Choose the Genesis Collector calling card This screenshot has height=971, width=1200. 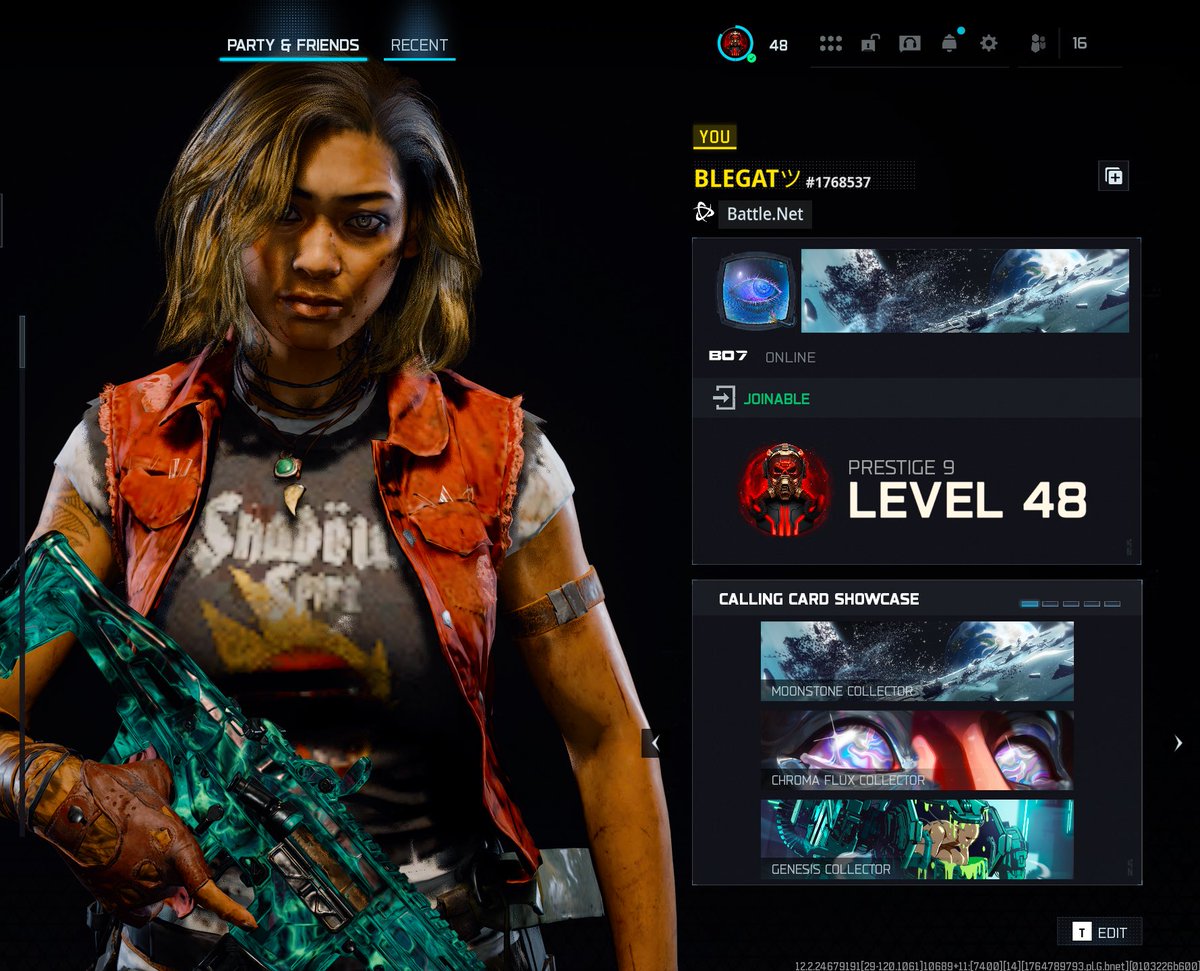coord(917,839)
